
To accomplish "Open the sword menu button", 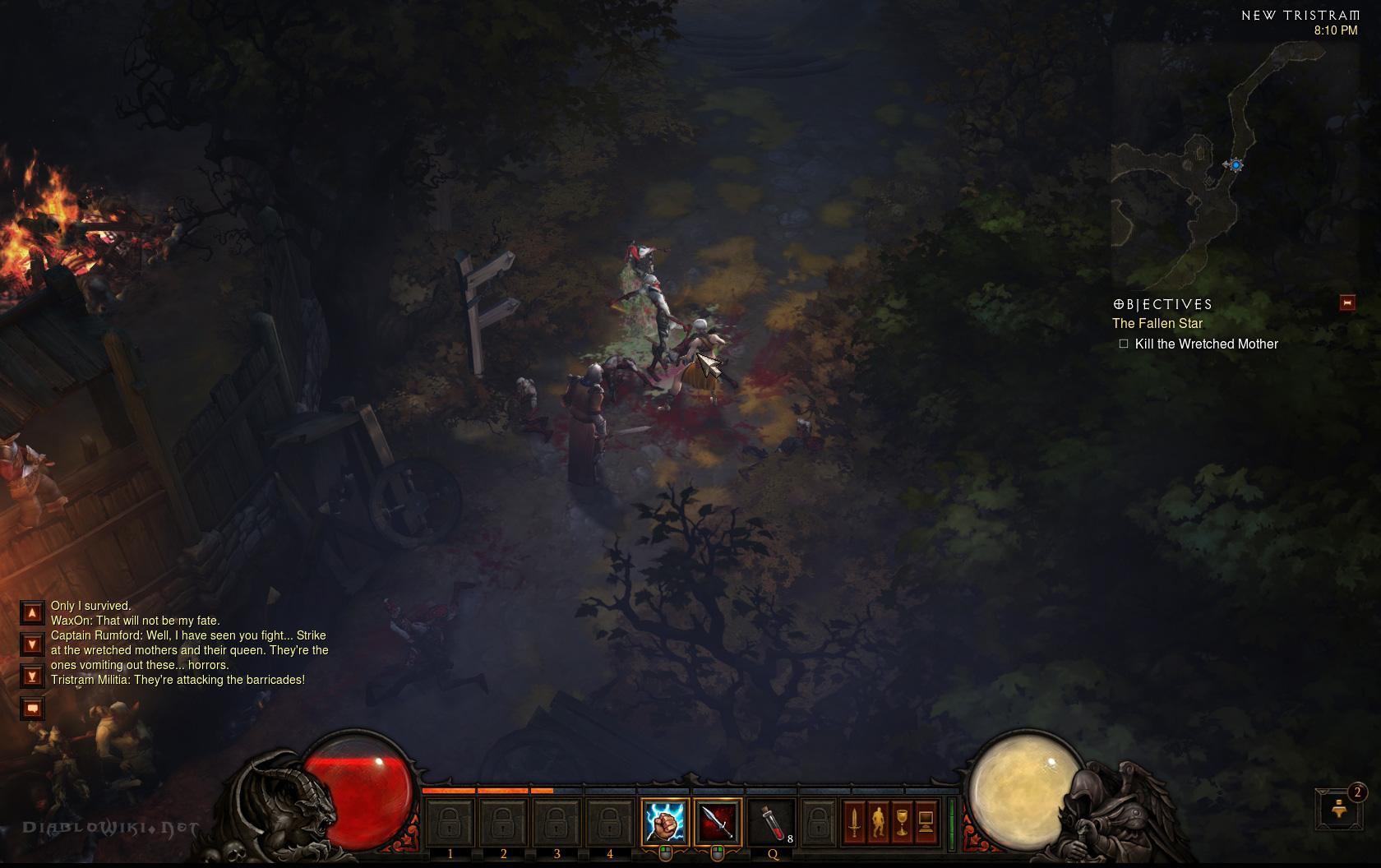I will (854, 822).
